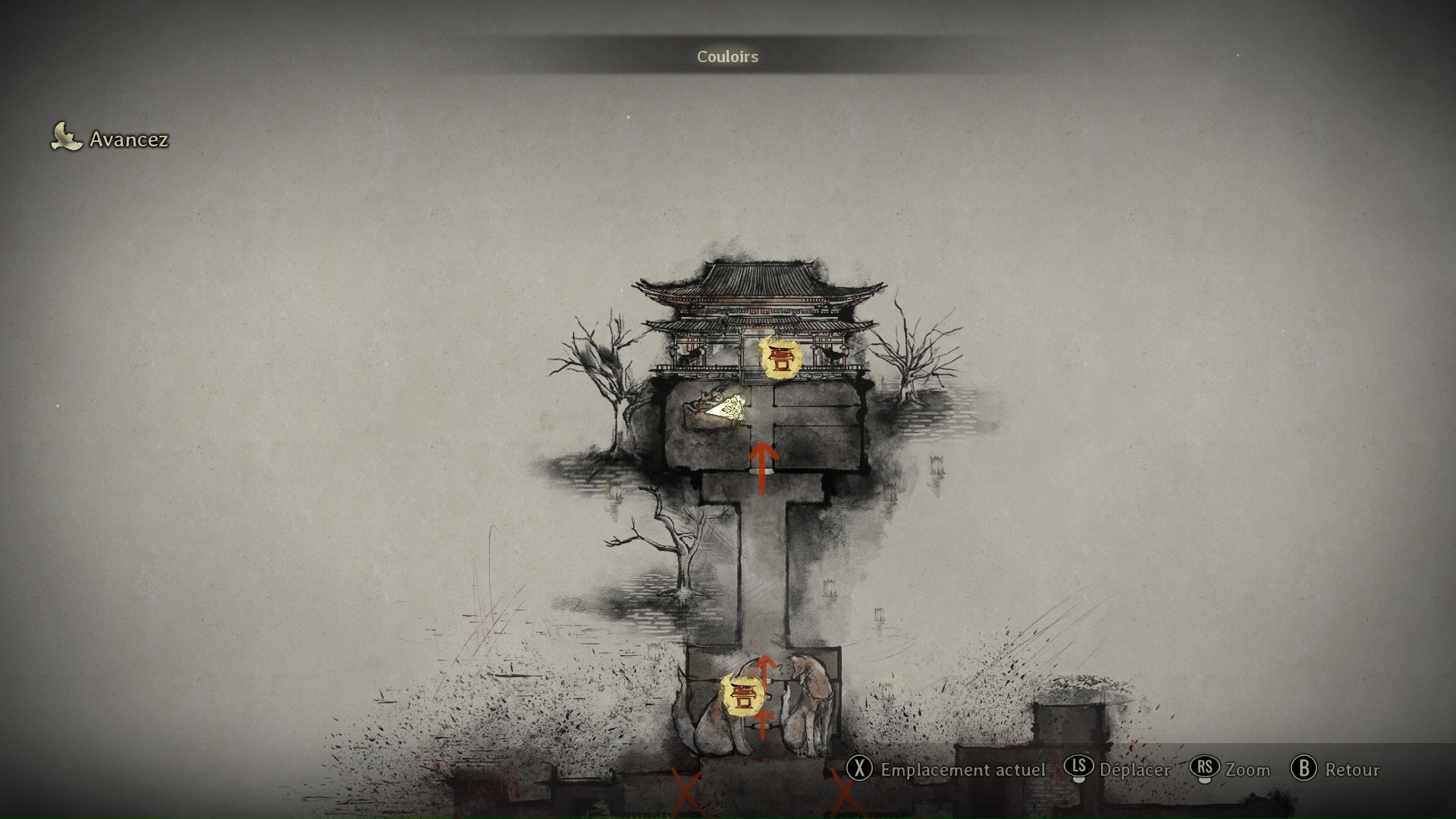Select the Couloirs area title banner

726,56
